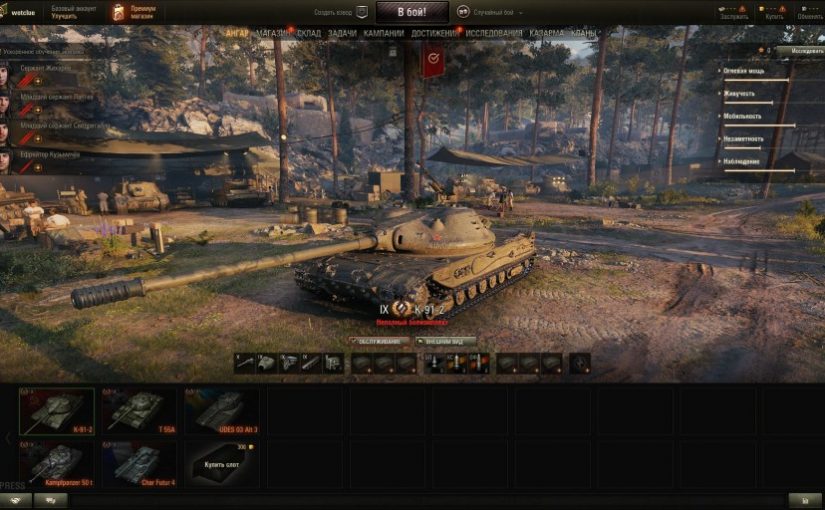
Task: Open the Склад tab
Action: [309, 33]
